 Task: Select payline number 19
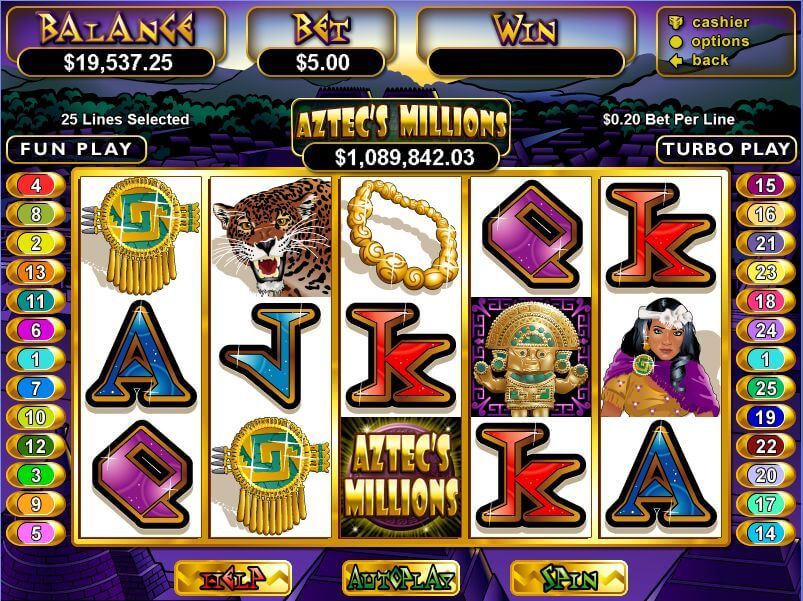click(x=765, y=417)
